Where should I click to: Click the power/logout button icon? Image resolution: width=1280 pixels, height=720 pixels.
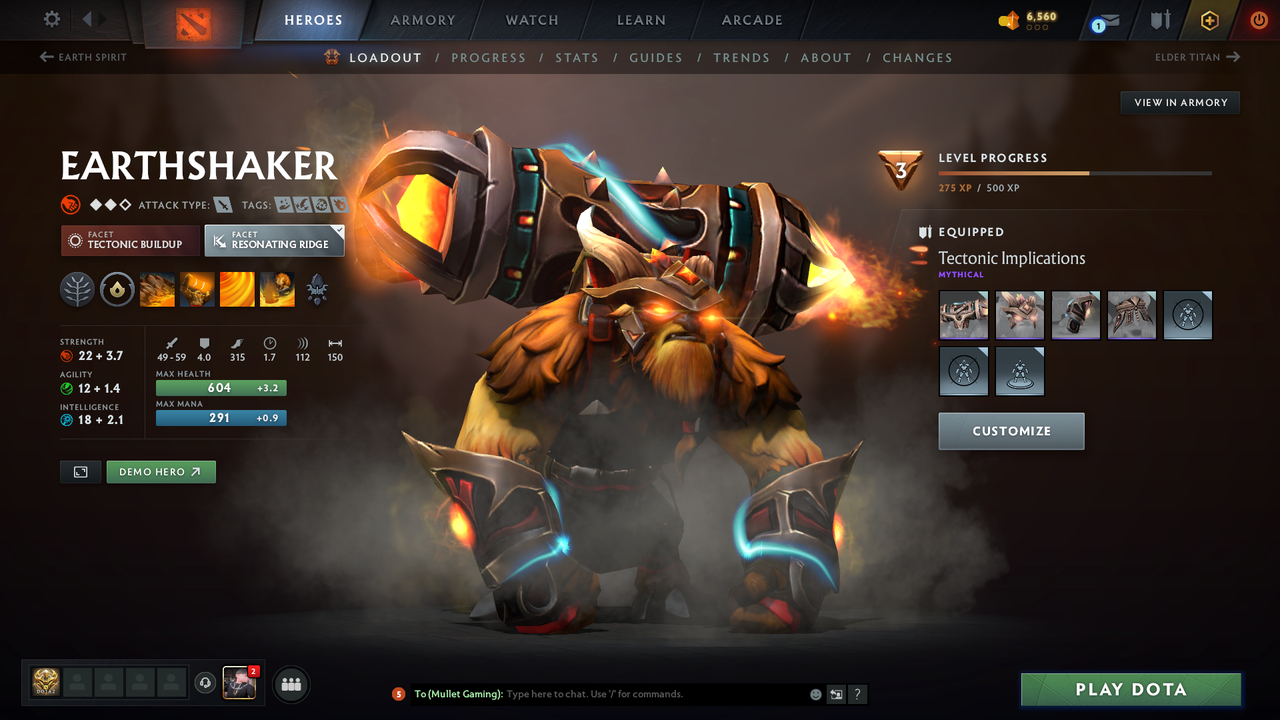1259,19
